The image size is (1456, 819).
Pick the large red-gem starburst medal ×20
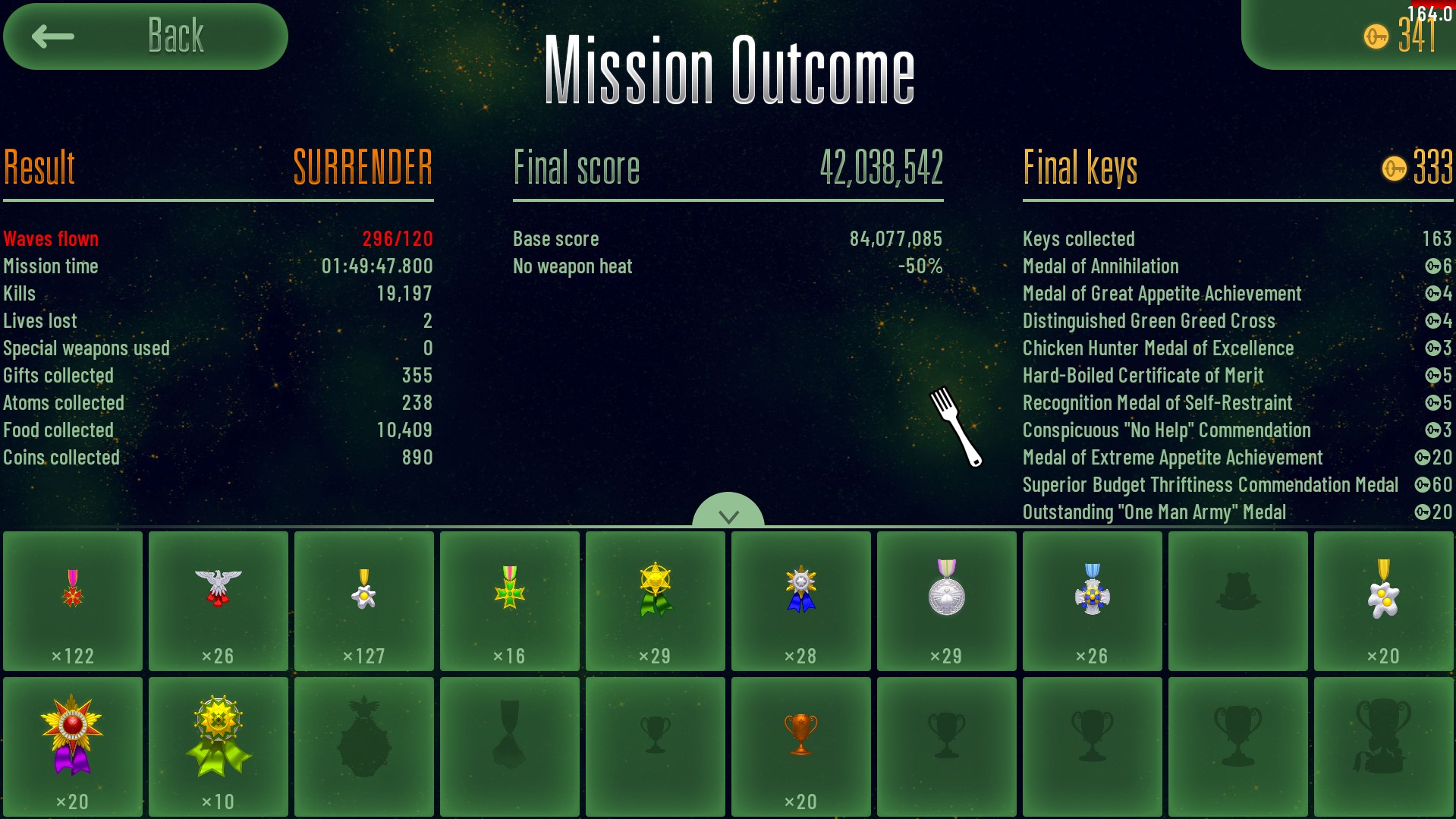pyautogui.click(x=73, y=746)
